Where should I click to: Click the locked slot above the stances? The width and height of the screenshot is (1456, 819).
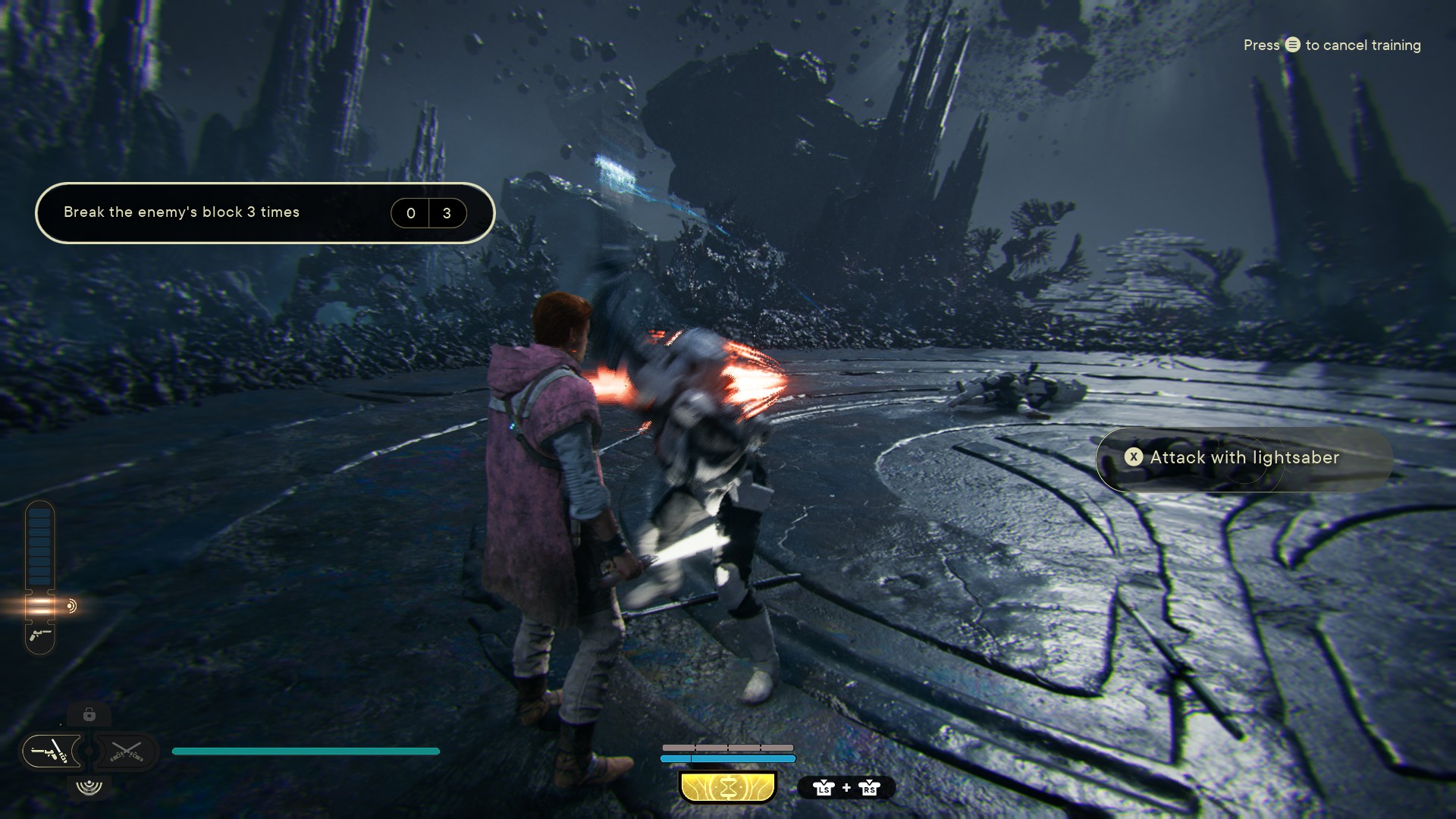pyautogui.click(x=89, y=714)
